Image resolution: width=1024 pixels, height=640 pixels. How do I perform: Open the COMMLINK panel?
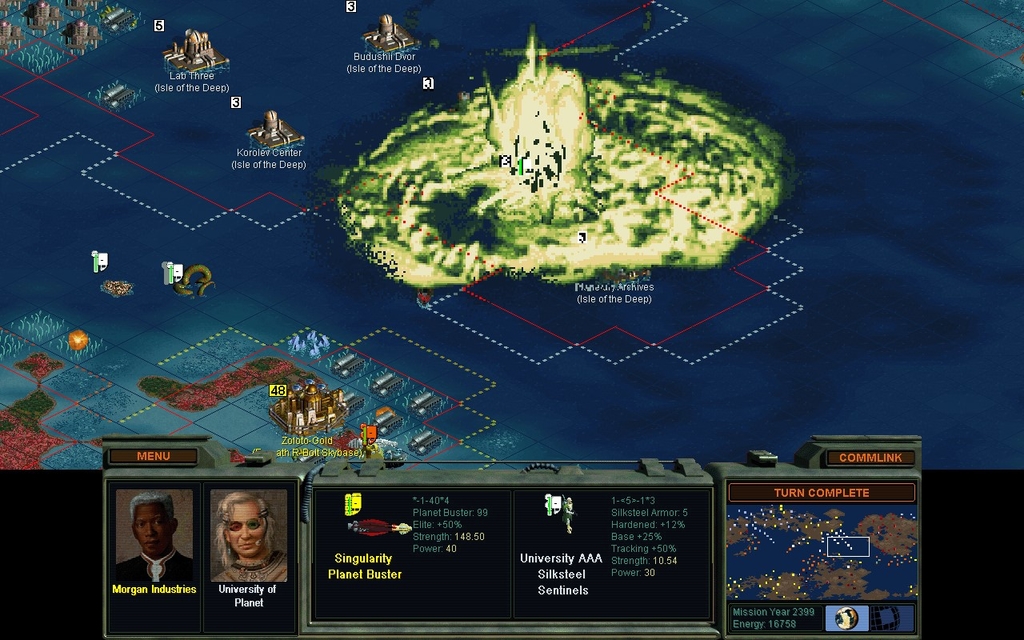(870, 457)
